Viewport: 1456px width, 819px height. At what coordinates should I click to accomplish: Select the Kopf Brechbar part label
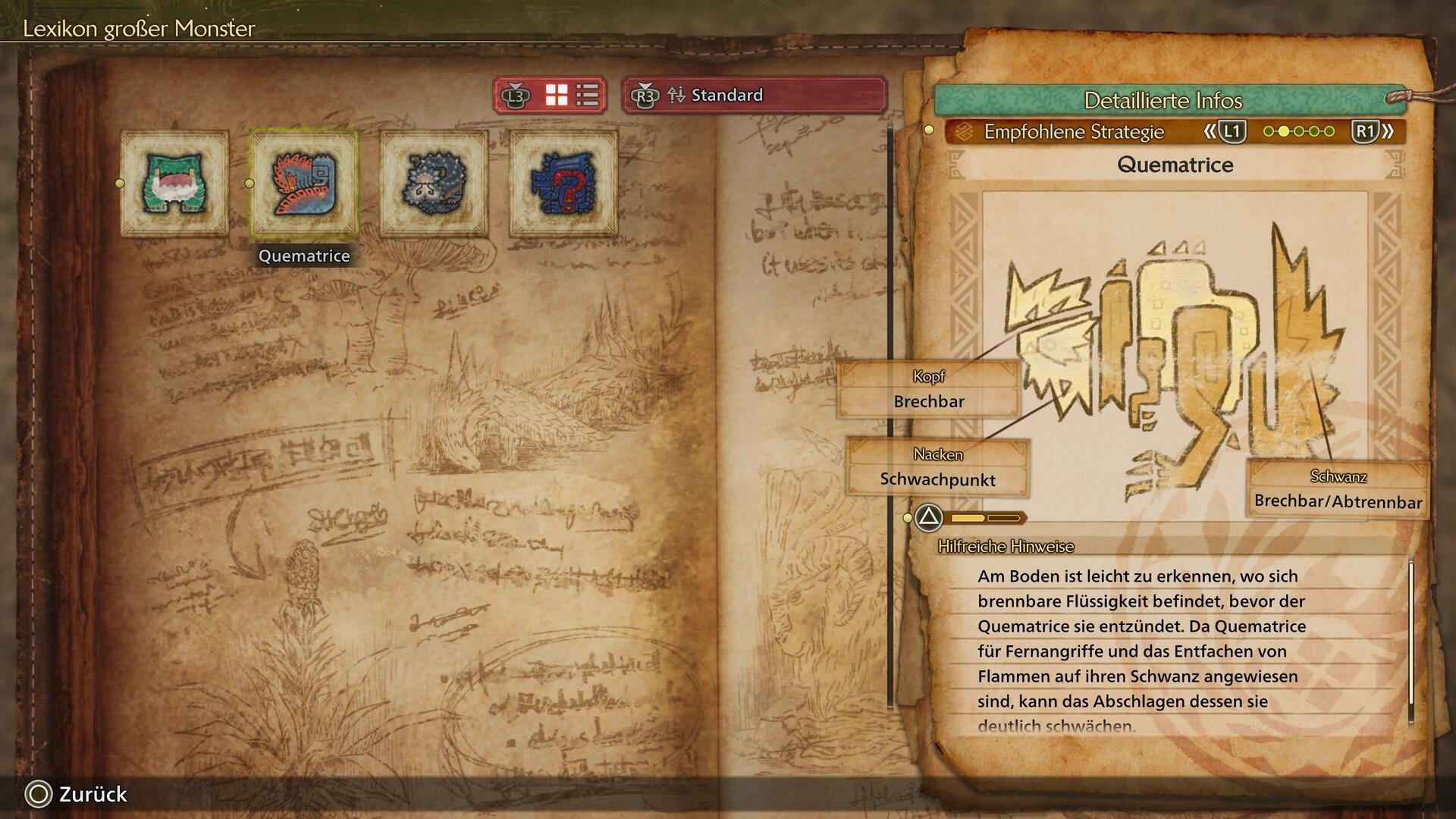click(x=929, y=390)
